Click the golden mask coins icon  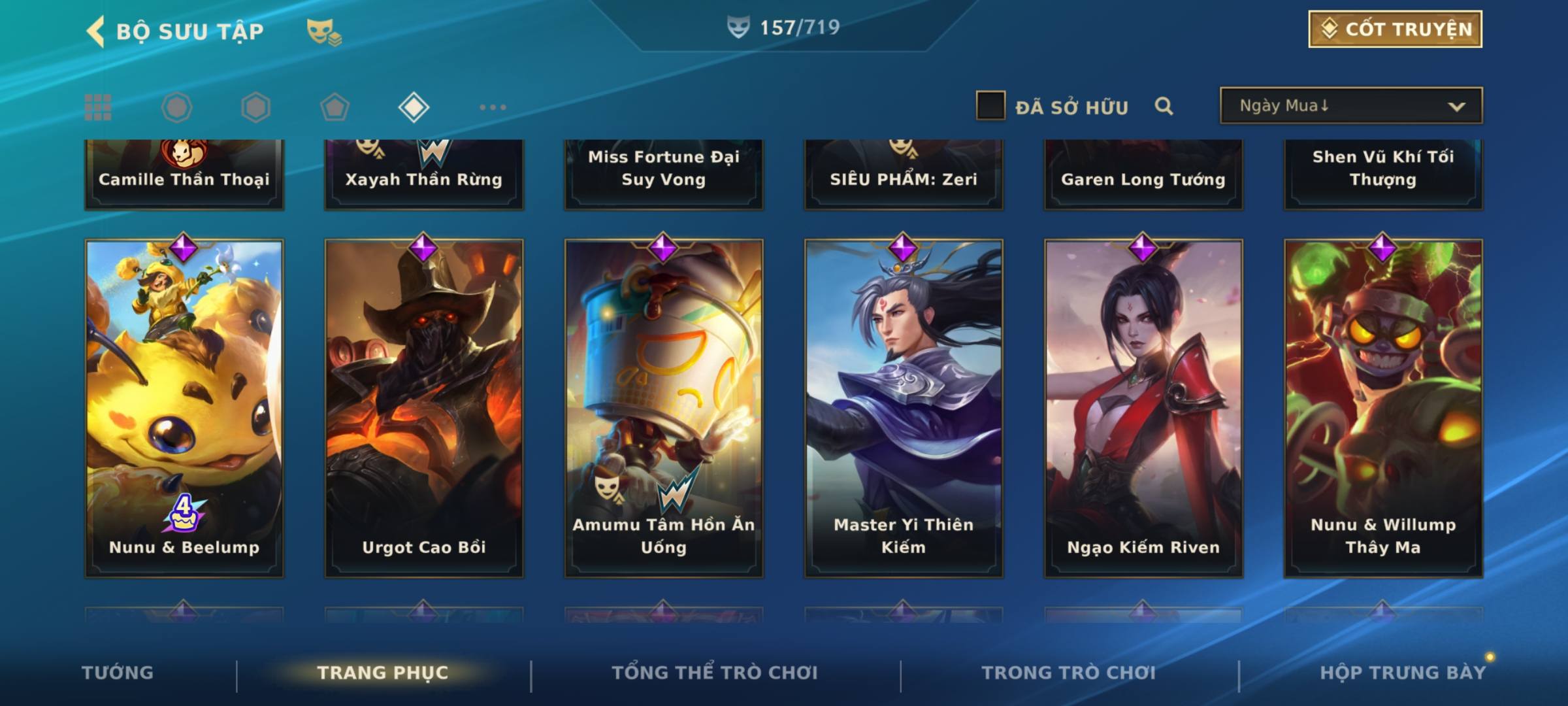(323, 31)
